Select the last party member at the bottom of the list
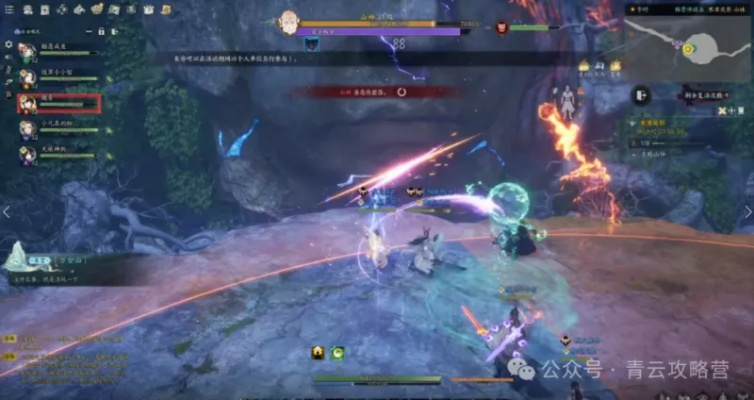This screenshot has width=754, height=400. point(27,155)
